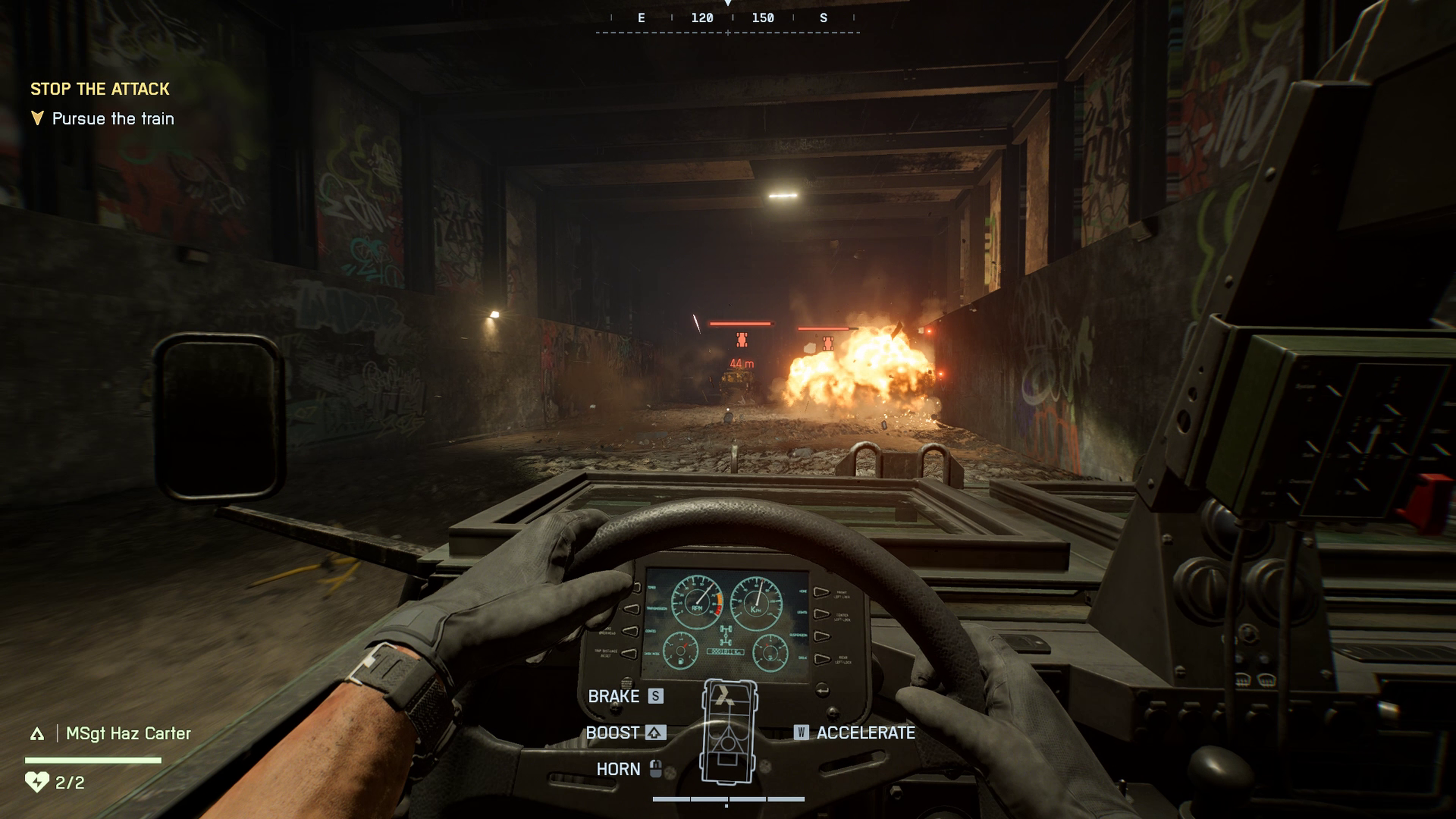Select the enemy vehicle marker showing 44 m

click(742, 340)
